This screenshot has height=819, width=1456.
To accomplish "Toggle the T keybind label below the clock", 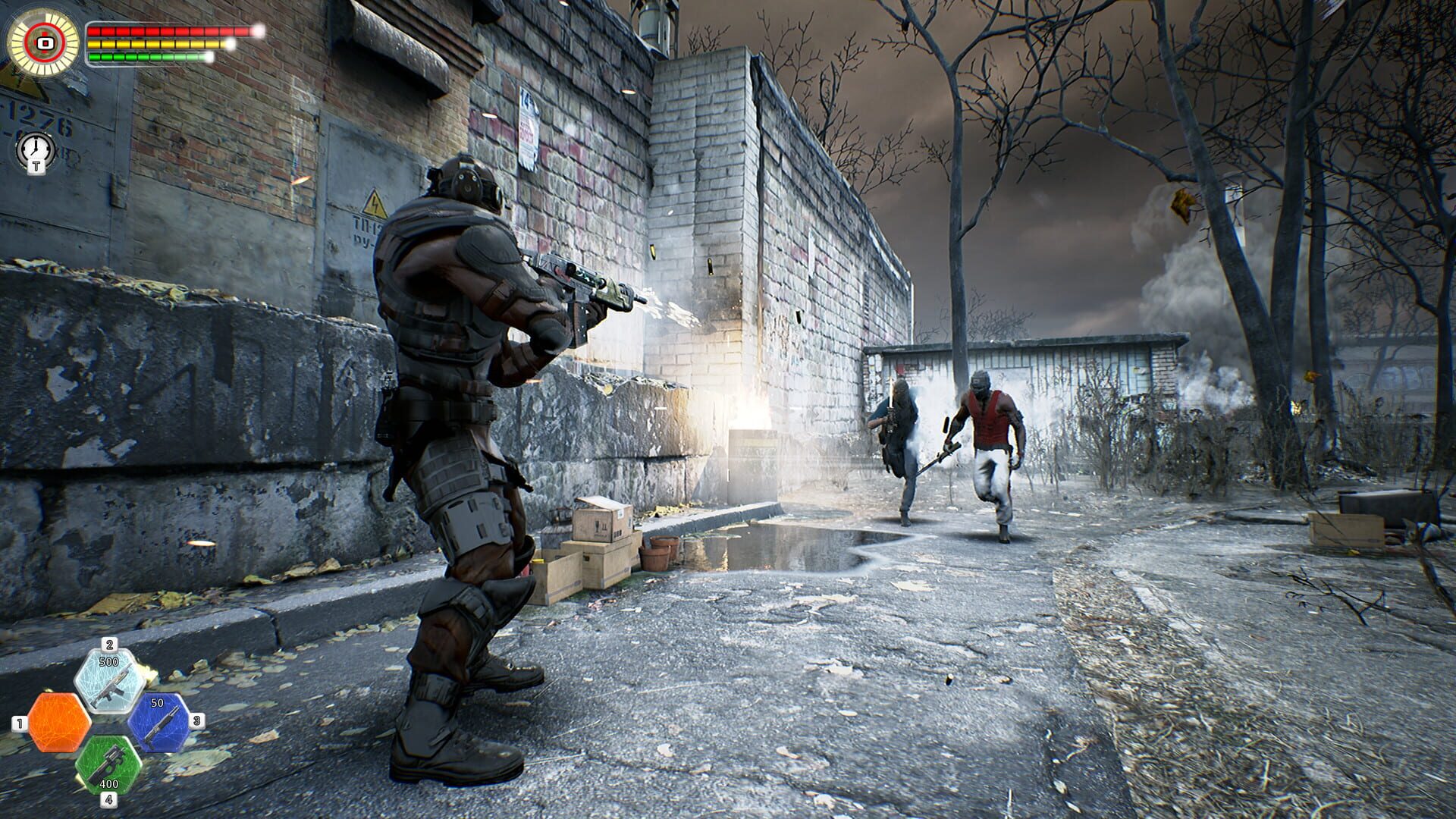I will tap(36, 166).
